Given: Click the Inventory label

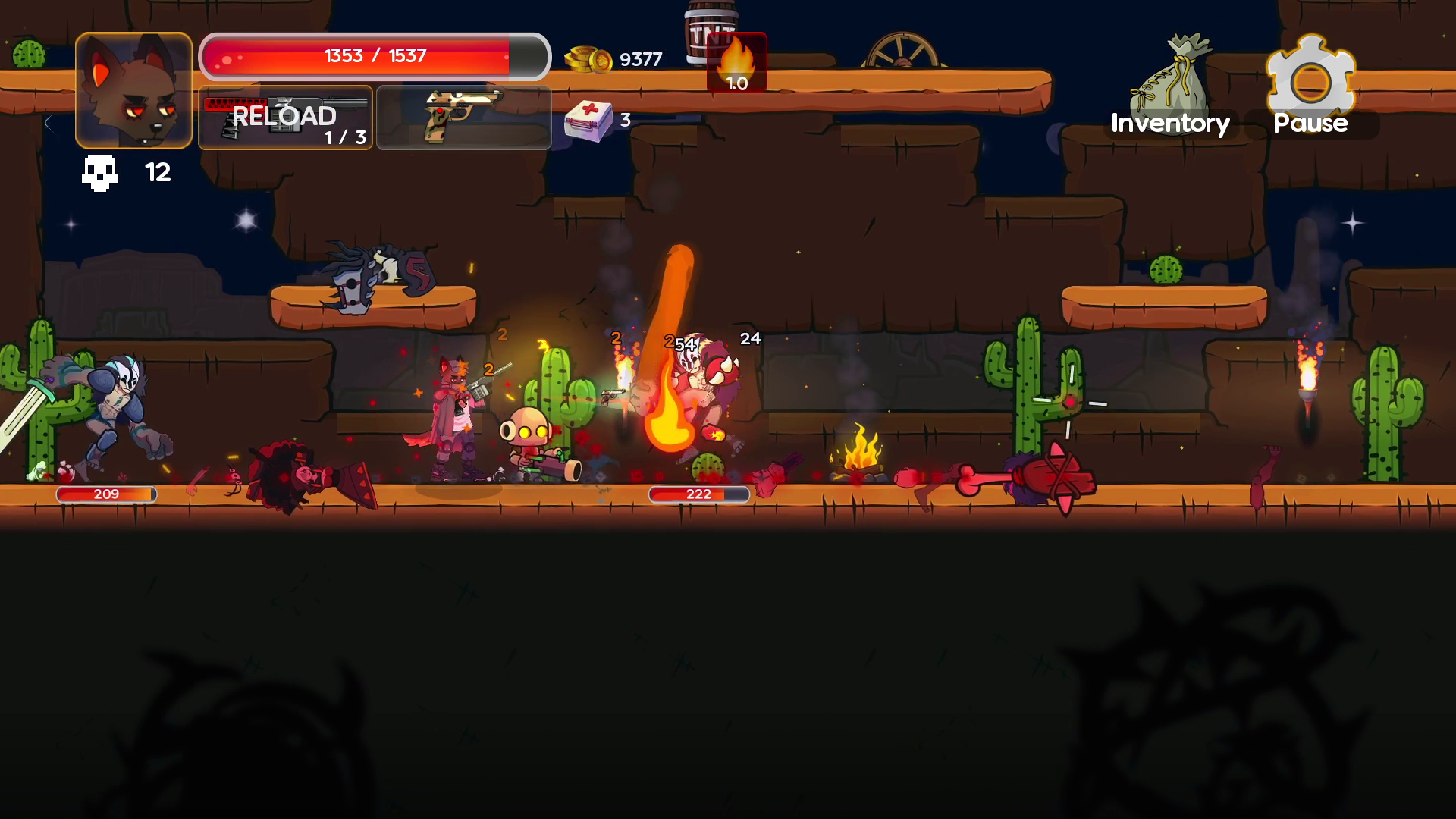Looking at the screenshot, I should click(1169, 123).
